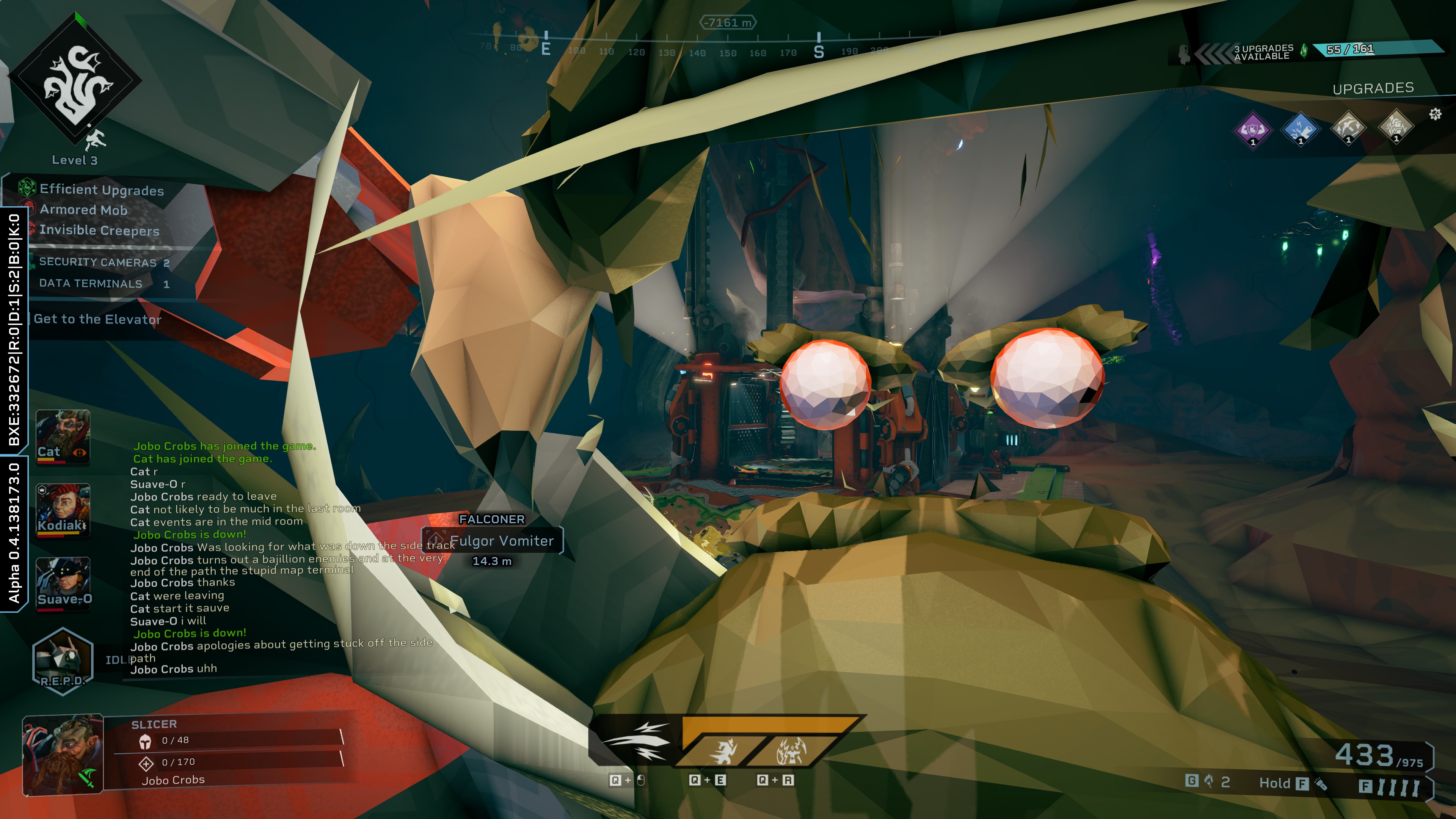Open the gear and wrench upgrade settings
Viewport: 1456px width, 819px height.
pyautogui.click(x=1435, y=115)
